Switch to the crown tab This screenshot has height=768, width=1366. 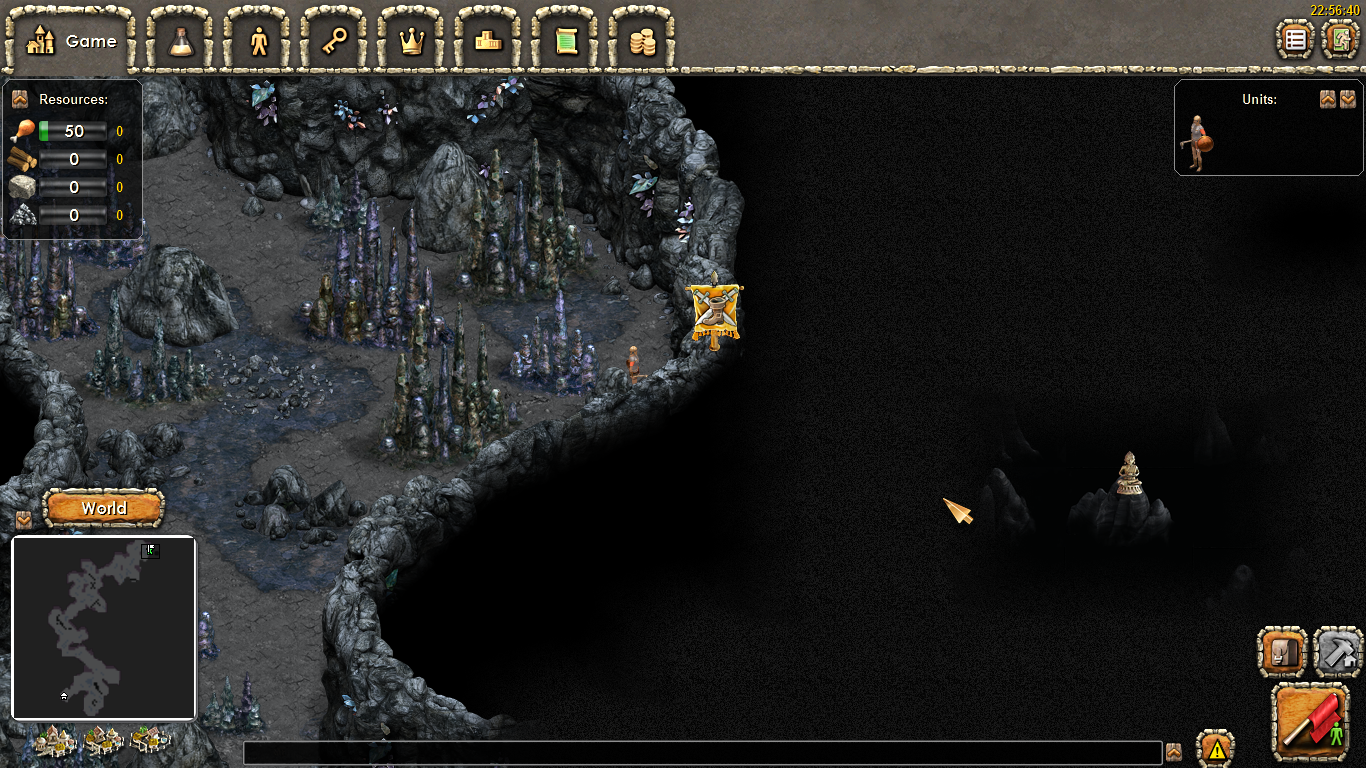pos(412,41)
